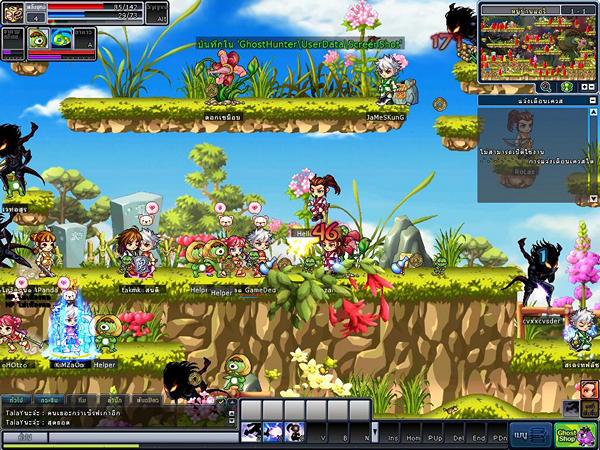
Task: Click the blue swirl pet skill icon
Action: [x=61, y=39]
